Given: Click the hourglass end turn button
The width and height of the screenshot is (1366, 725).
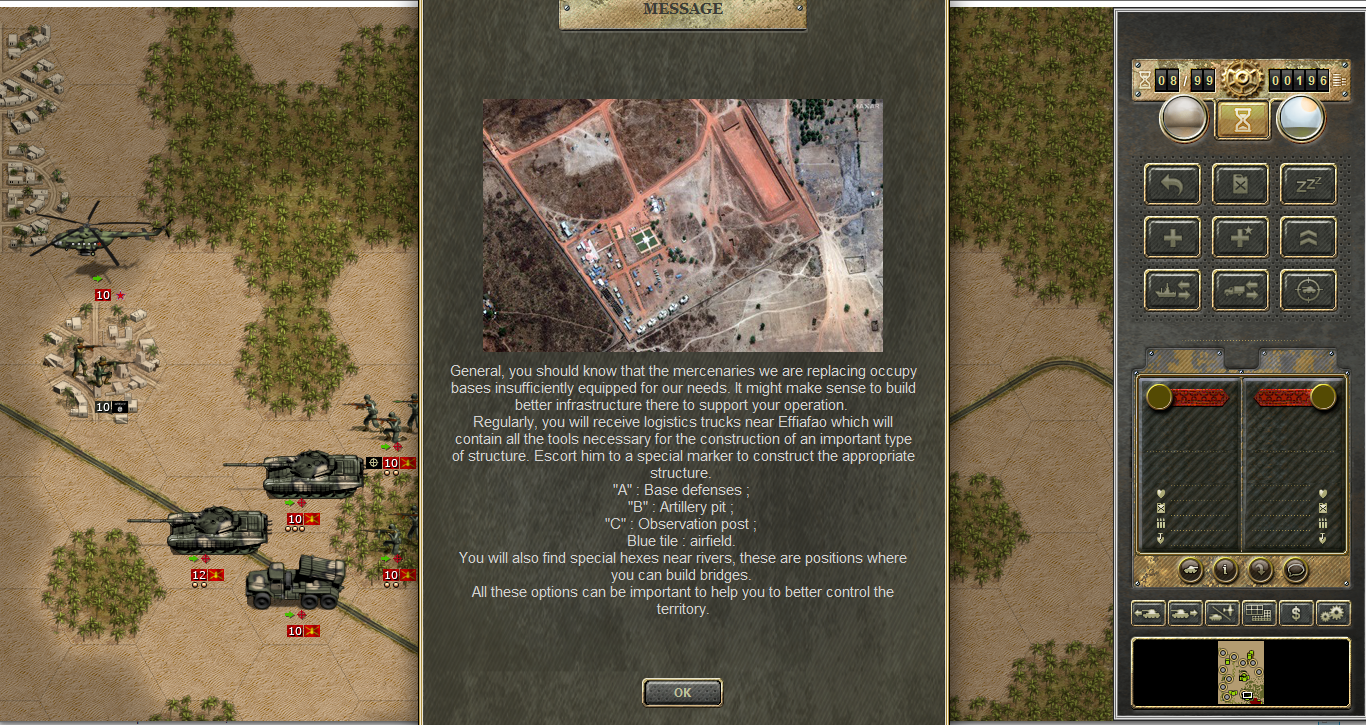Looking at the screenshot, I should click(x=1241, y=120).
